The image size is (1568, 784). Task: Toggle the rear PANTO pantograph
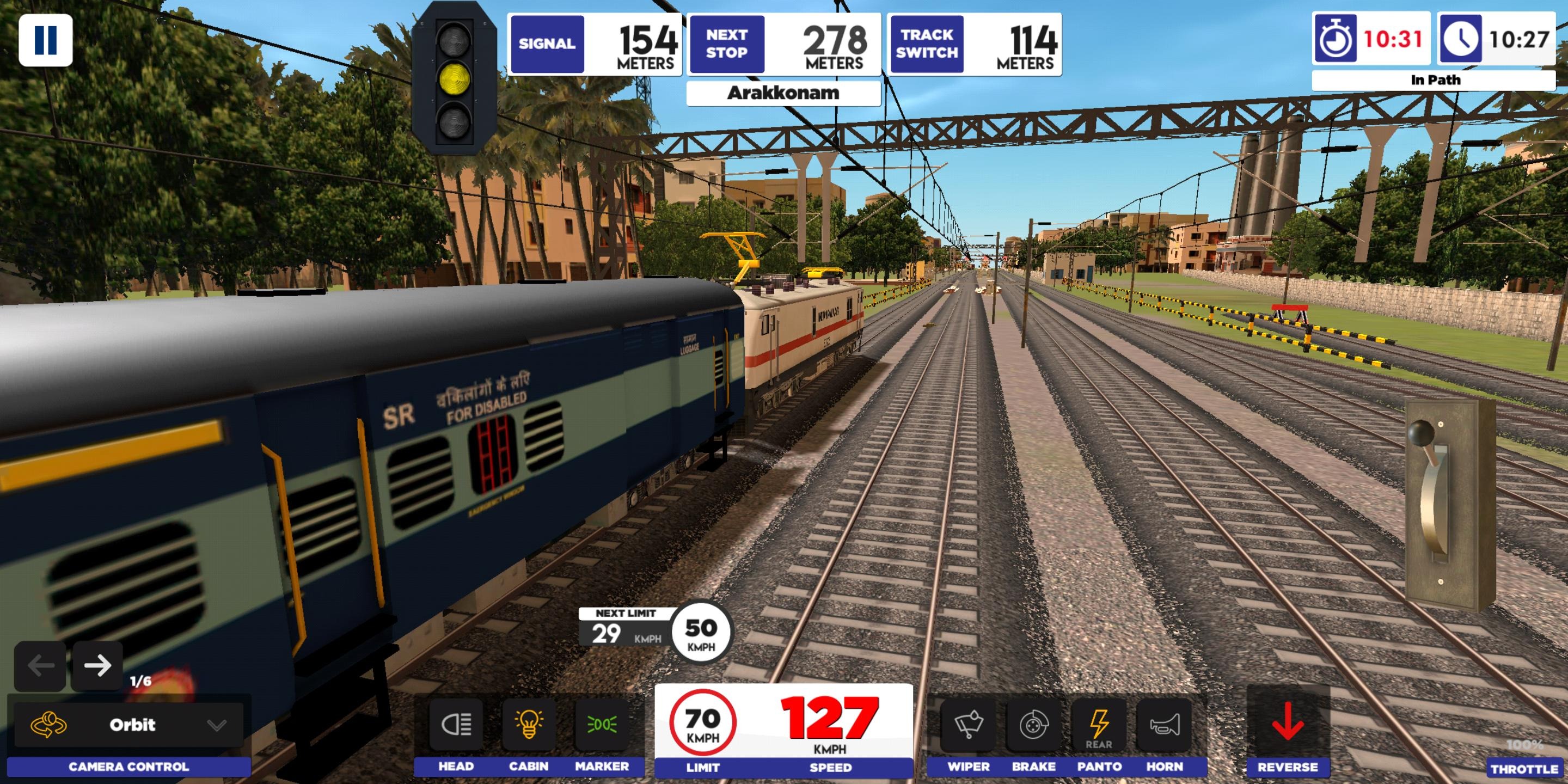click(1099, 724)
